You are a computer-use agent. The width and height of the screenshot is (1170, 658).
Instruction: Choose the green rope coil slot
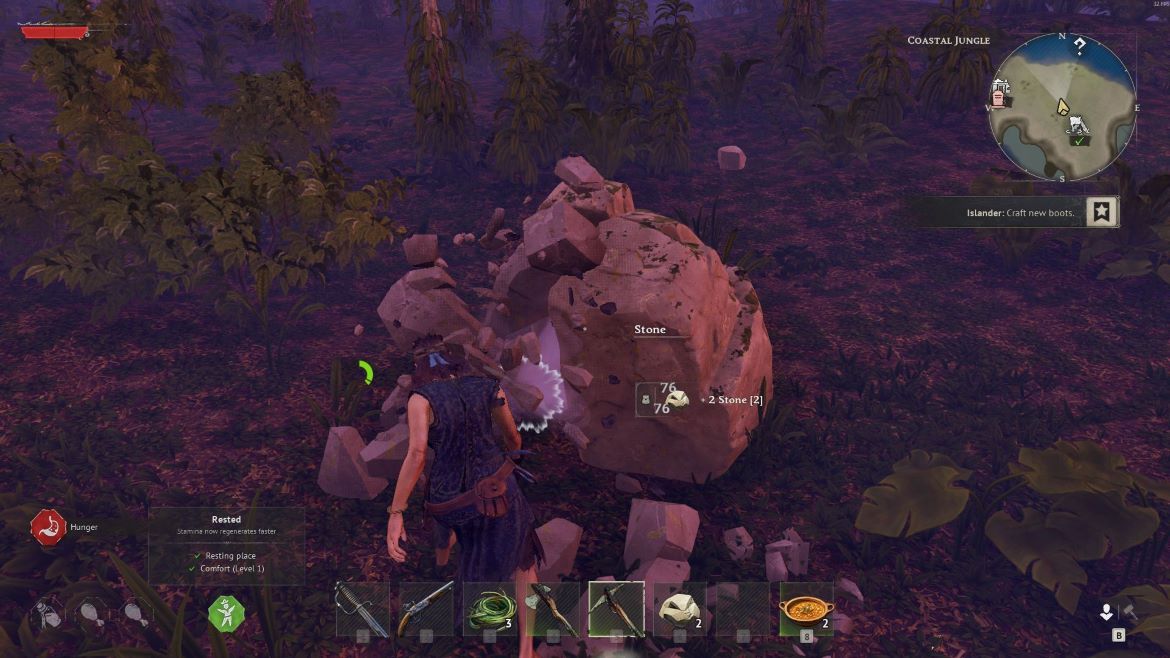pyautogui.click(x=490, y=609)
